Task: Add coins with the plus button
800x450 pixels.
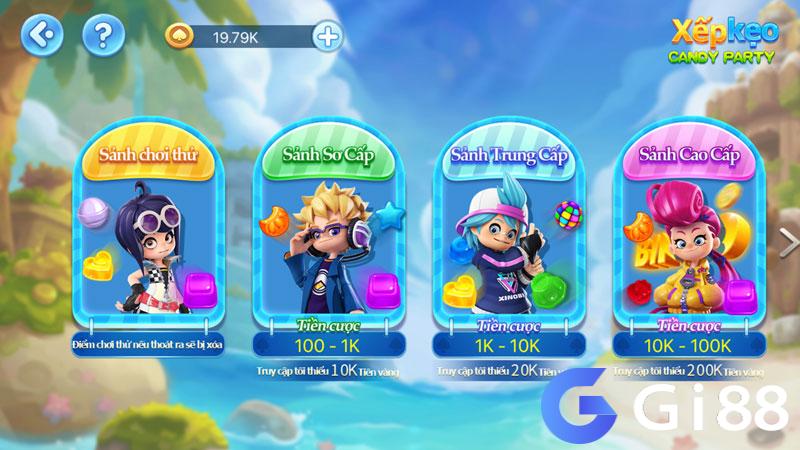Action: pyautogui.click(x=327, y=38)
